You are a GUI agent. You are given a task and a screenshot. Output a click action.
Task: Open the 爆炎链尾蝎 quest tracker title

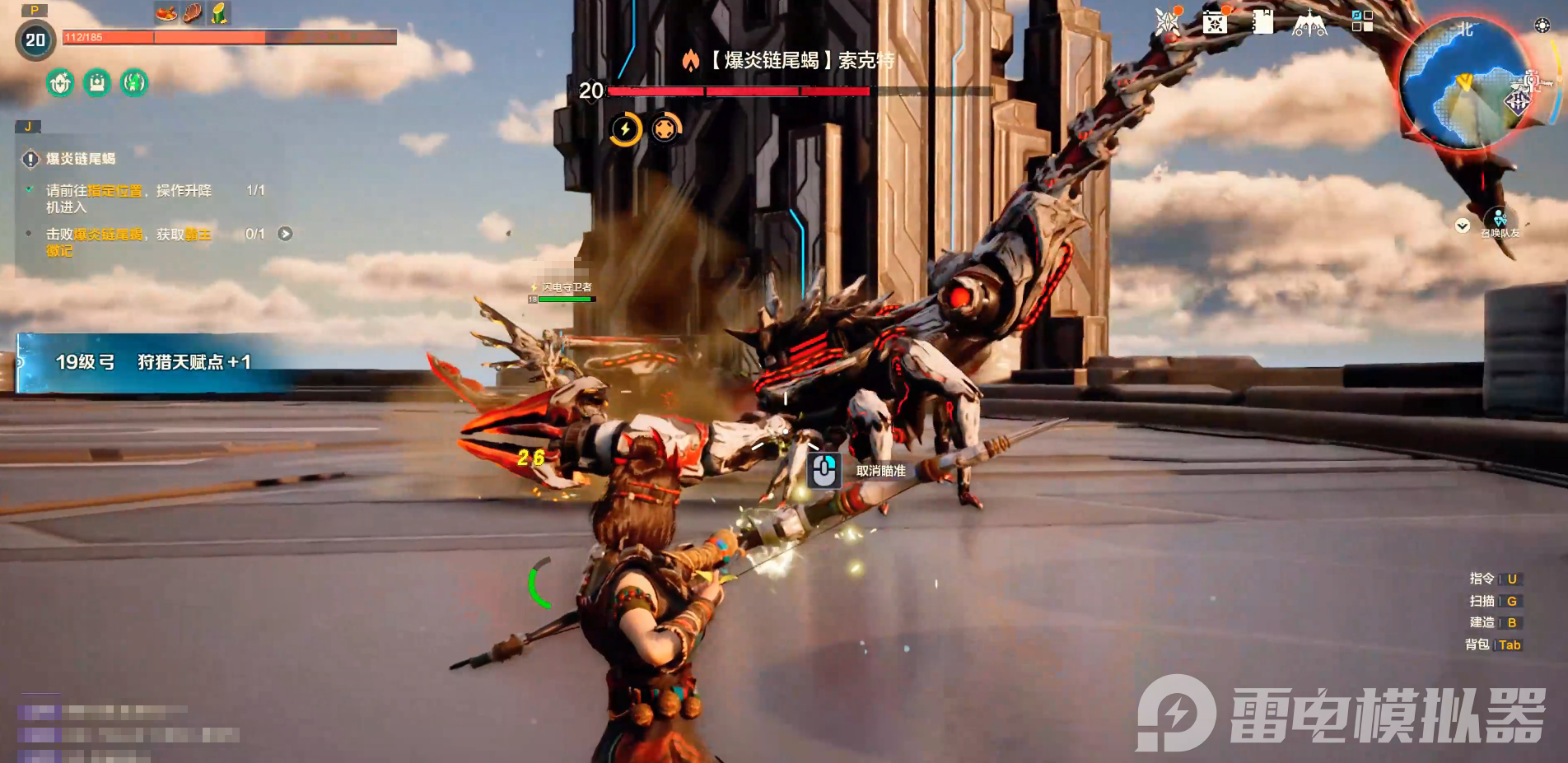click(x=80, y=159)
